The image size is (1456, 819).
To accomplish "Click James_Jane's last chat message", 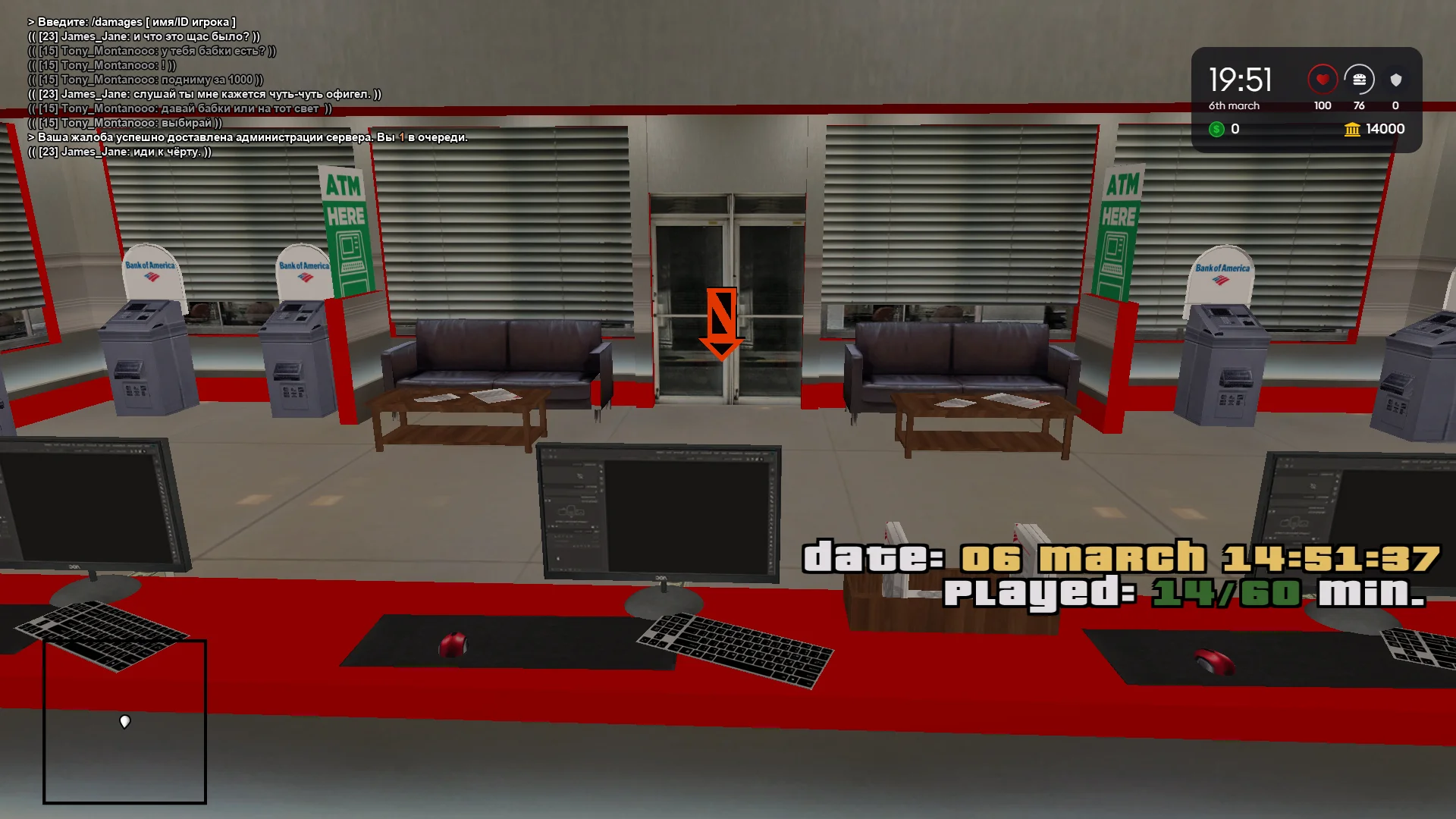I will click(x=121, y=151).
